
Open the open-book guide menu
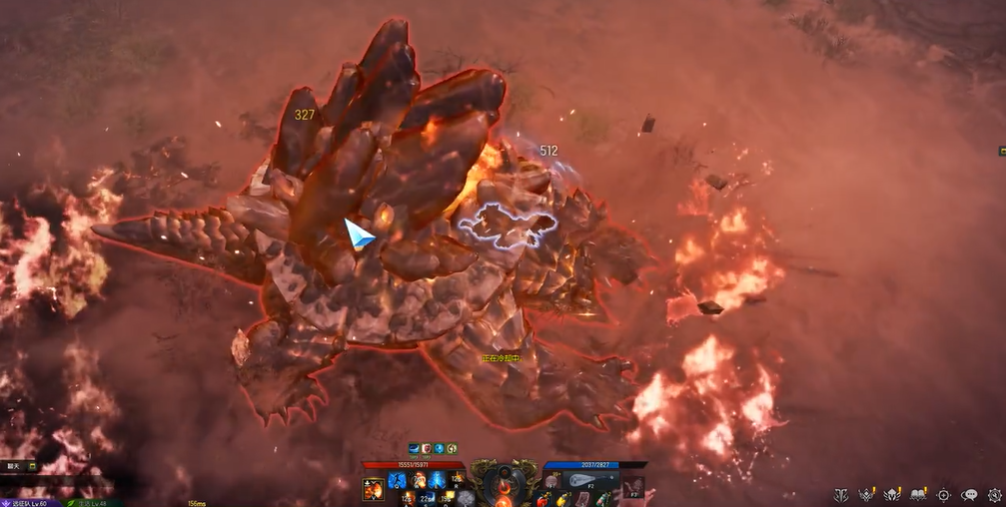(918, 495)
